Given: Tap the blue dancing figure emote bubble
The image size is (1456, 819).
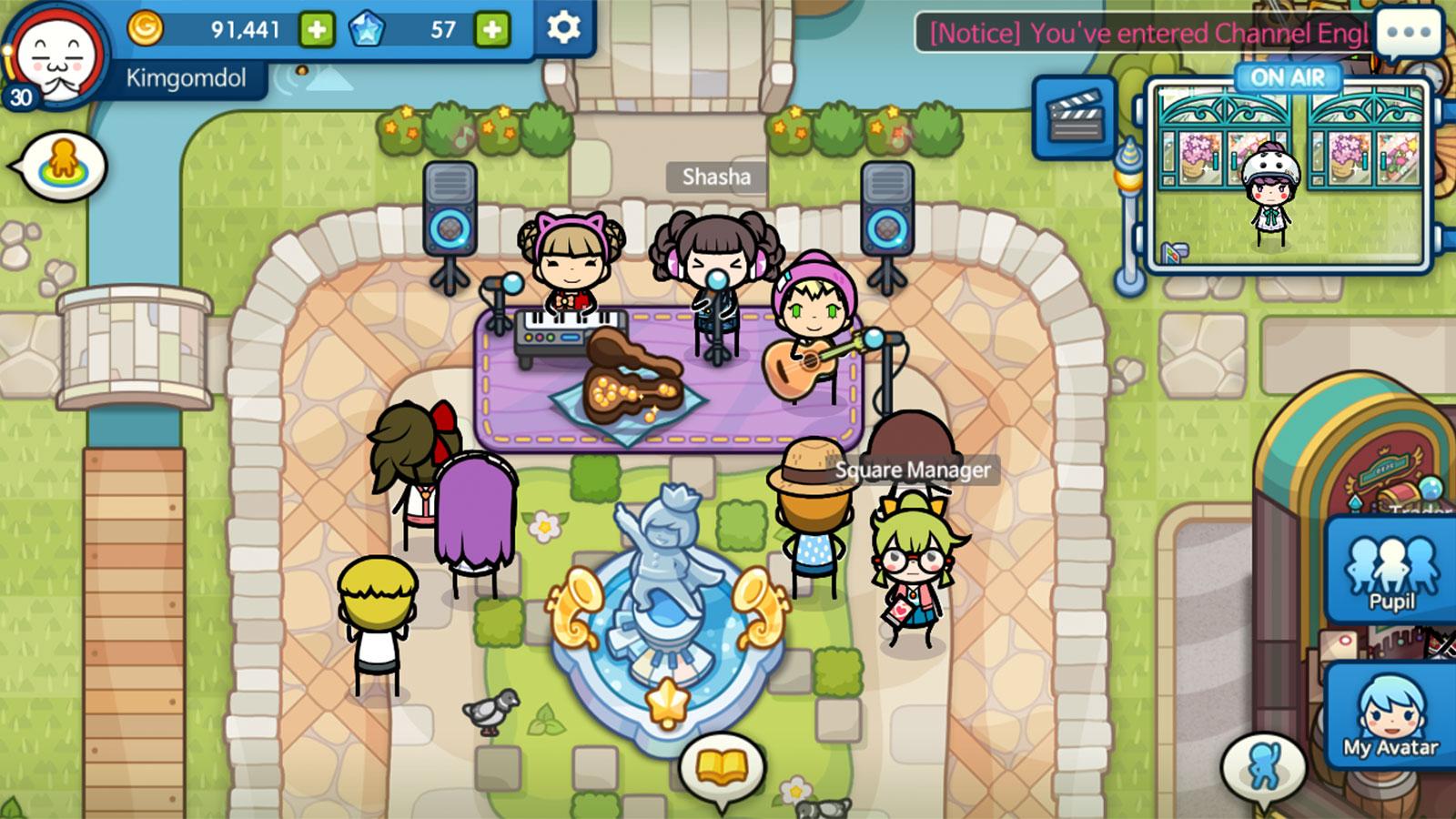Looking at the screenshot, I should click(1264, 766).
